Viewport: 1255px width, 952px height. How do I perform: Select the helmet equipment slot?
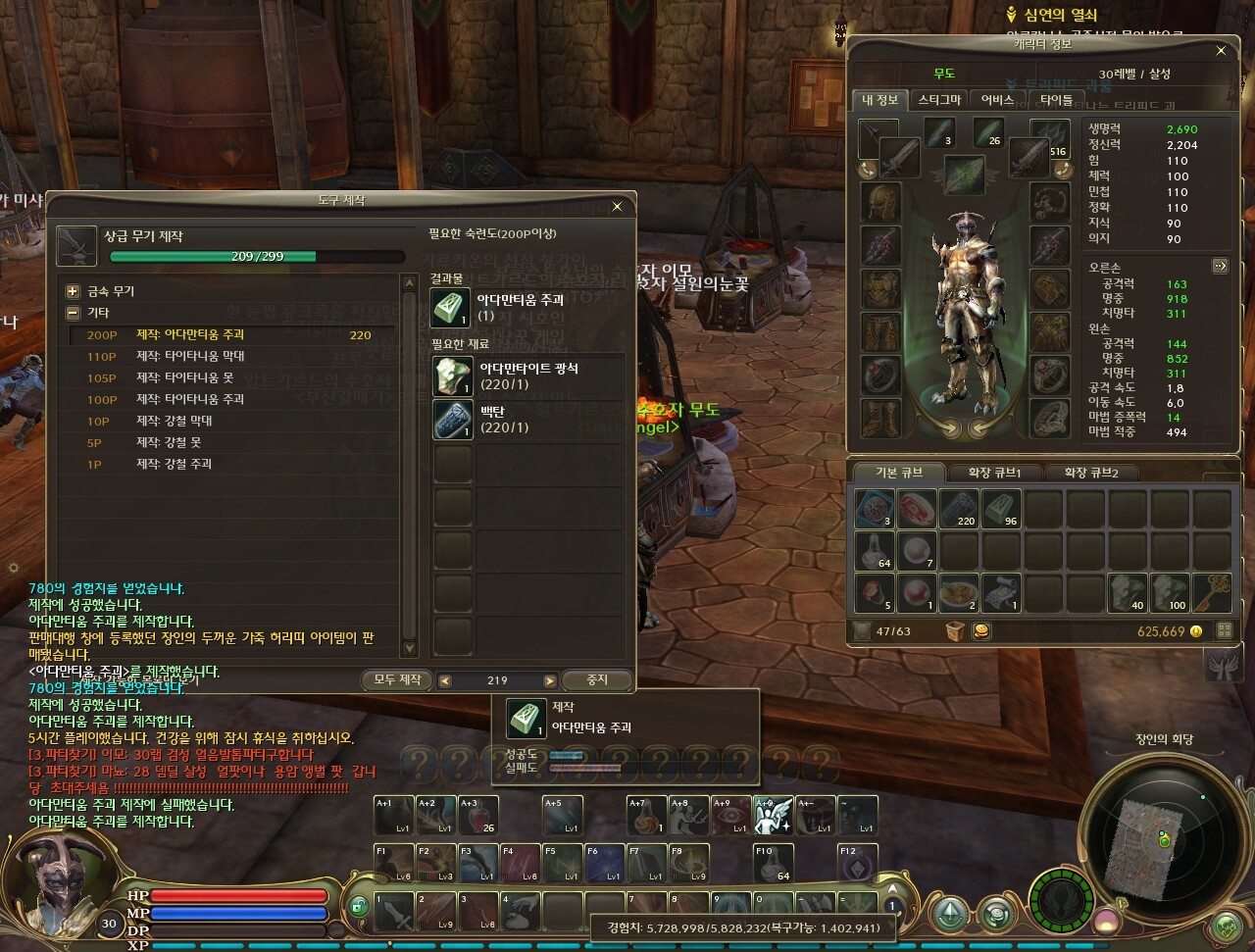879,202
